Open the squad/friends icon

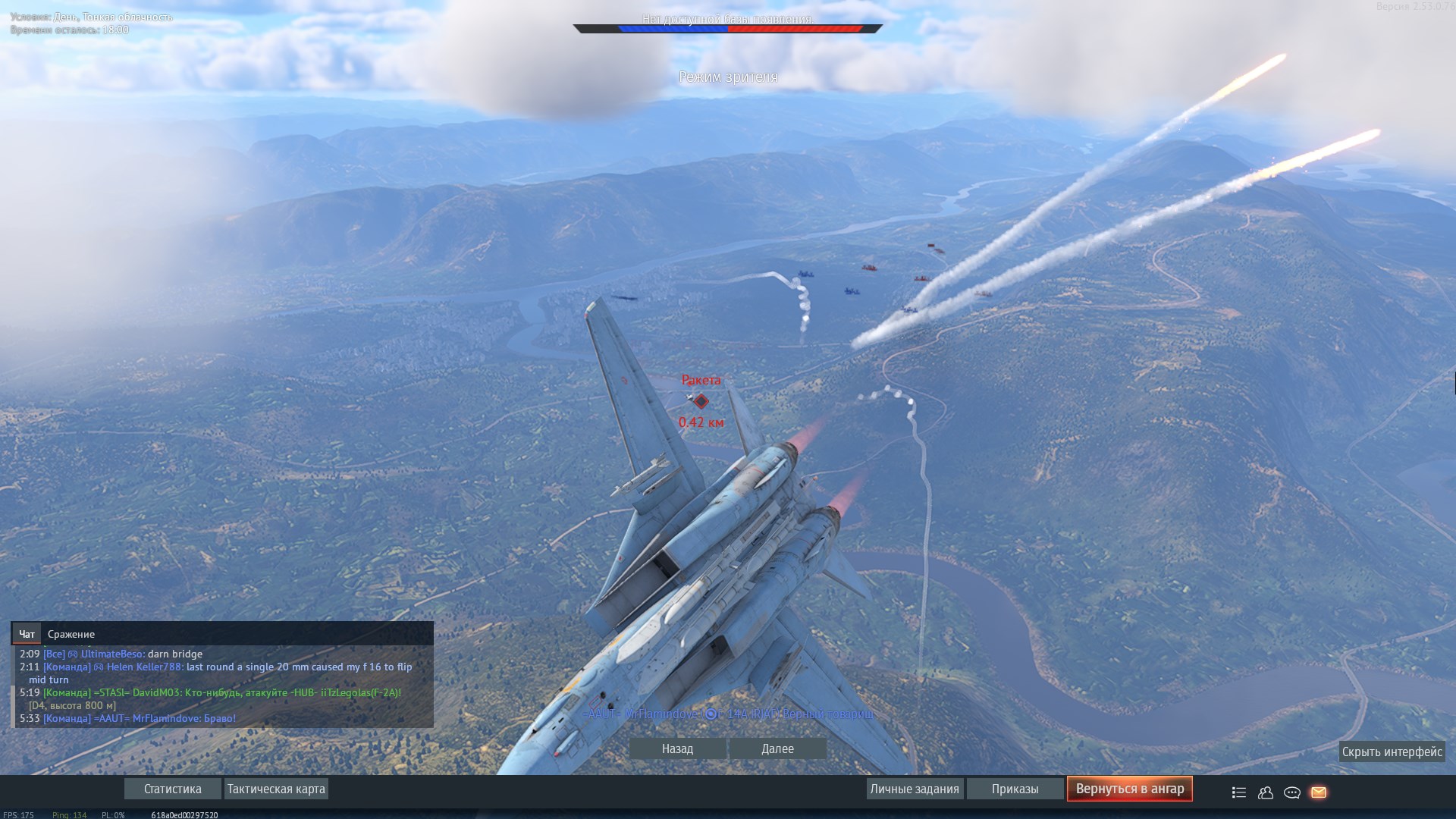(x=1266, y=792)
